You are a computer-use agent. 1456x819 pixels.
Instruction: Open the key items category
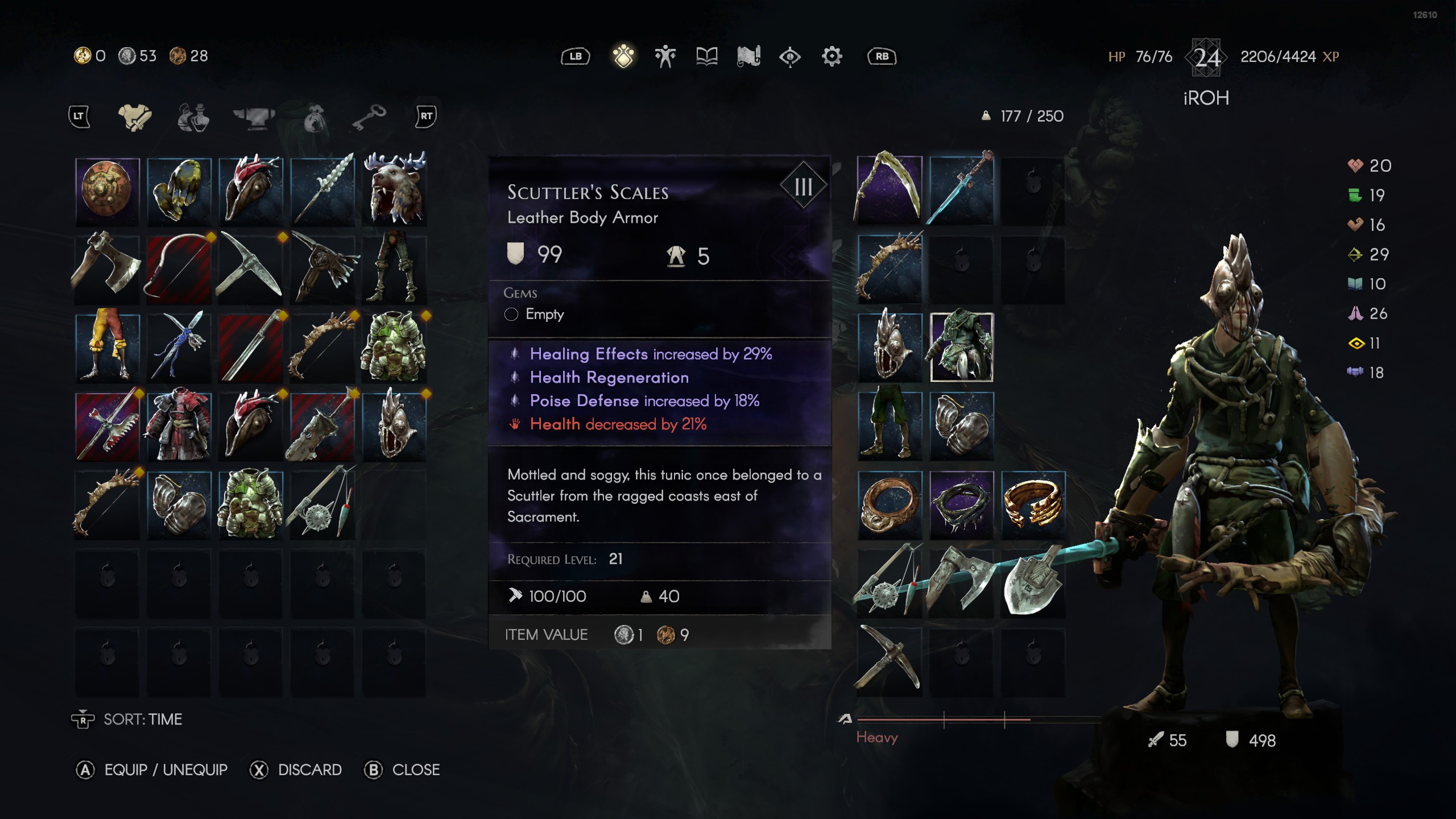(369, 117)
